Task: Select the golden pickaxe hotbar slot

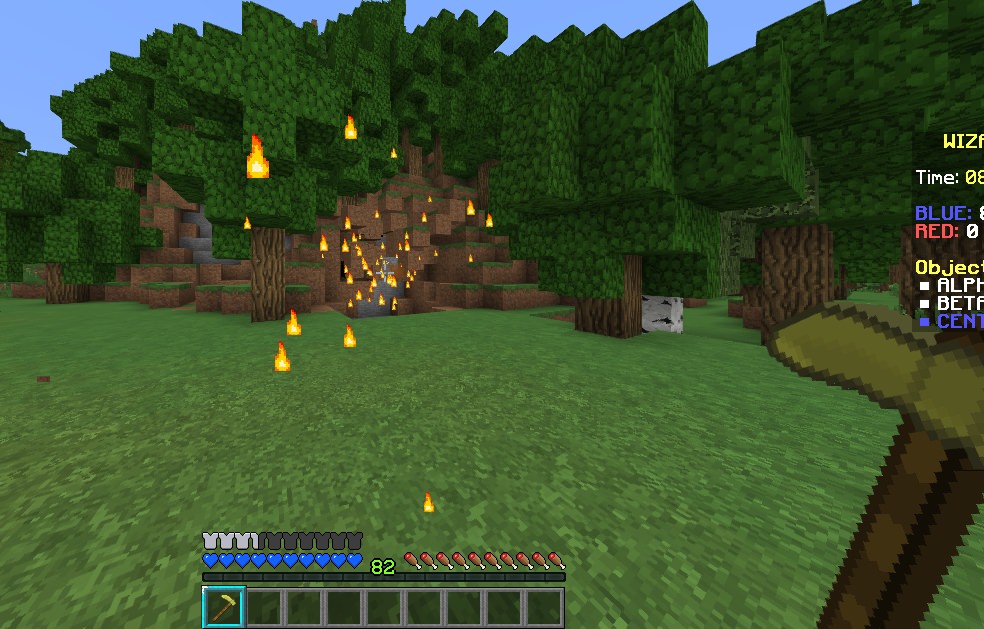Action: [x=224, y=607]
